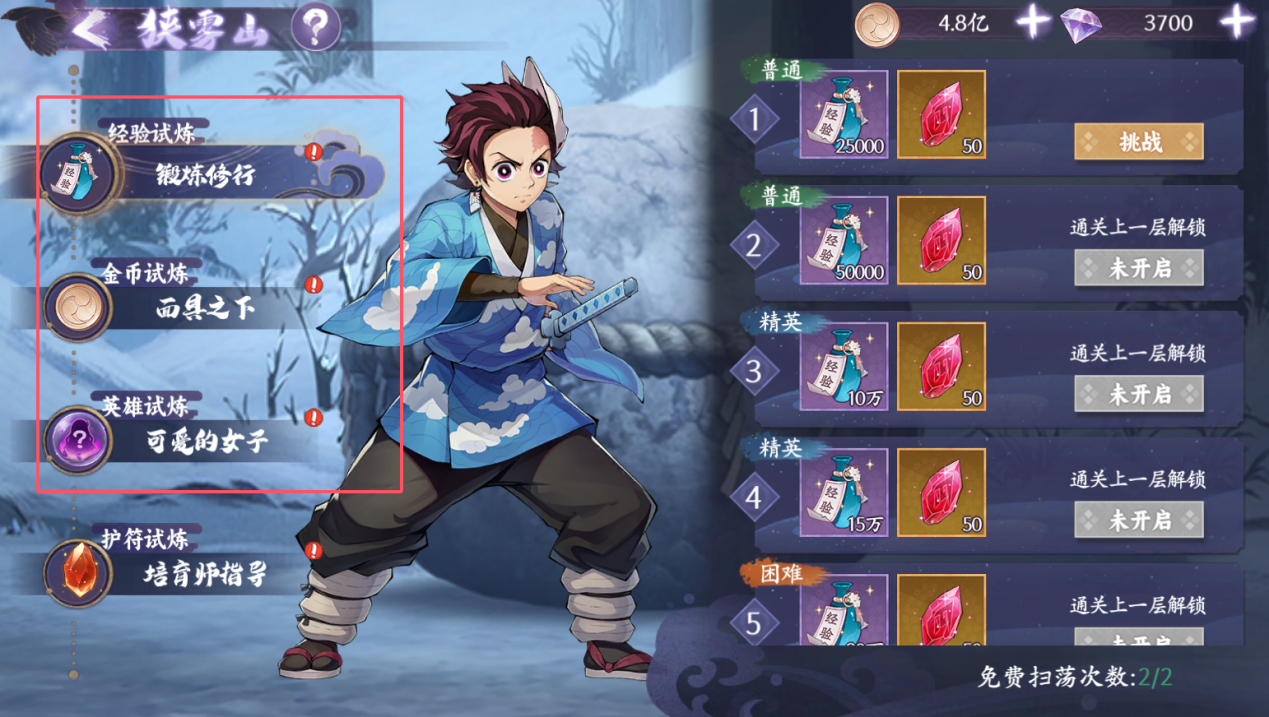Start stage 1 with the 挑战 button
Screen dimensions: 1269x717
1138,142
